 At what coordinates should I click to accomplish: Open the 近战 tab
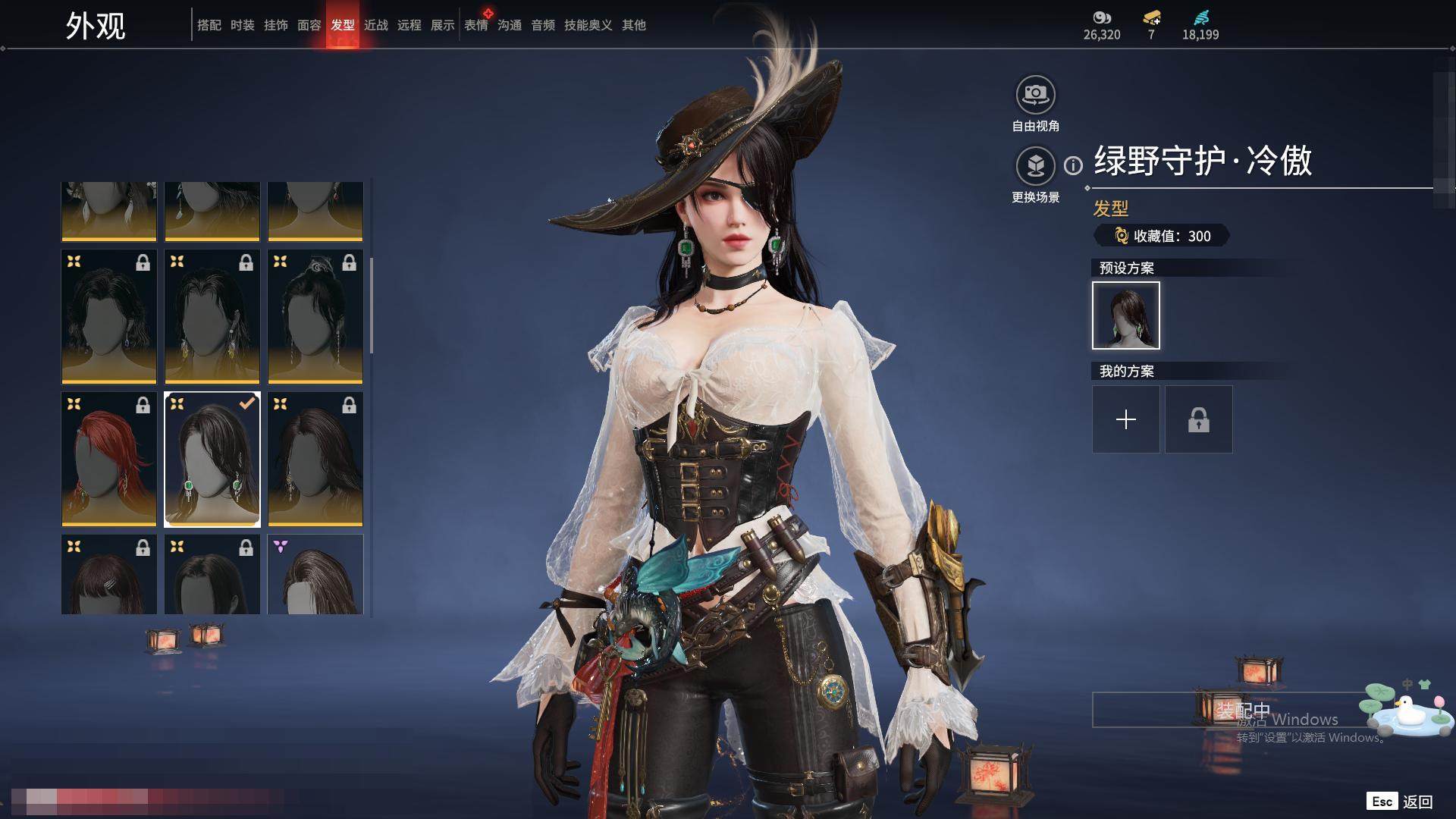(375, 25)
